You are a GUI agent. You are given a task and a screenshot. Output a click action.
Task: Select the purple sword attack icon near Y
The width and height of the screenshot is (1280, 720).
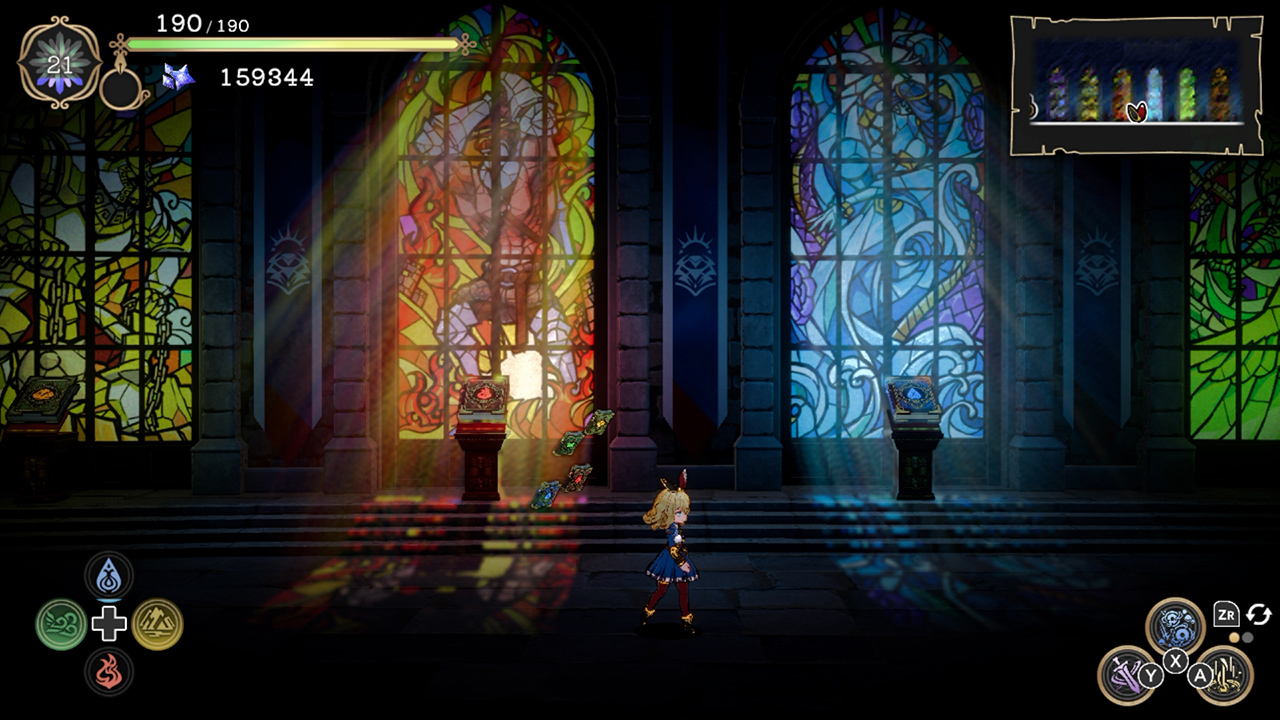tap(1126, 678)
